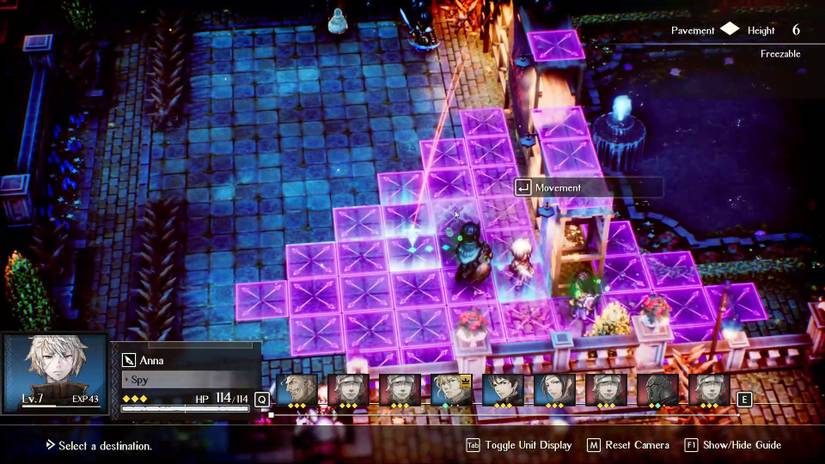The image size is (825, 464).
Task: Click Anna's dagger weapon icon beside her name
Action: [129, 360]
